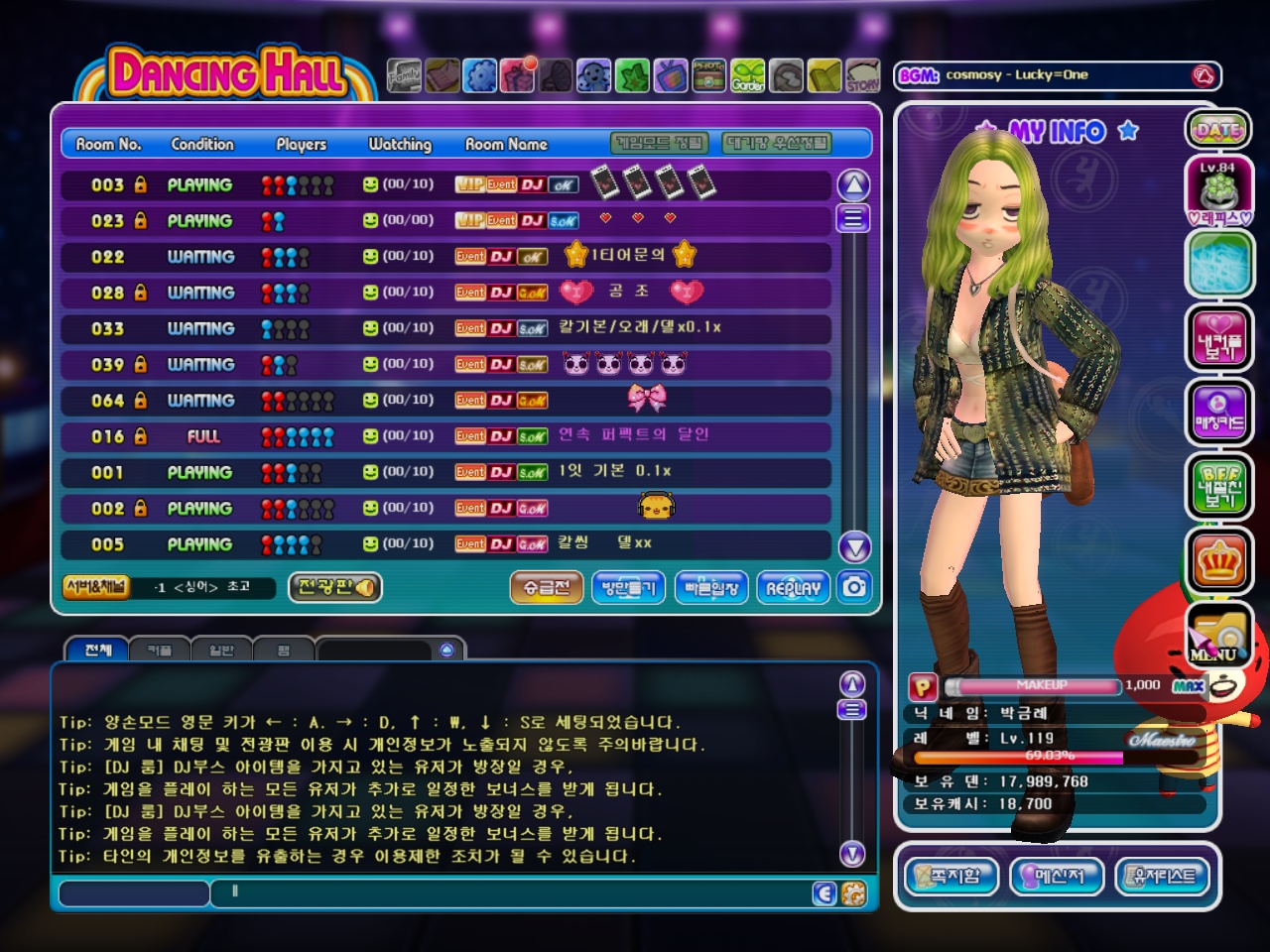Image resolution: width=1270 pixels, height=952 pixels.
Task: Open the blue gear settings icon
Action: (x=480, y=75)
